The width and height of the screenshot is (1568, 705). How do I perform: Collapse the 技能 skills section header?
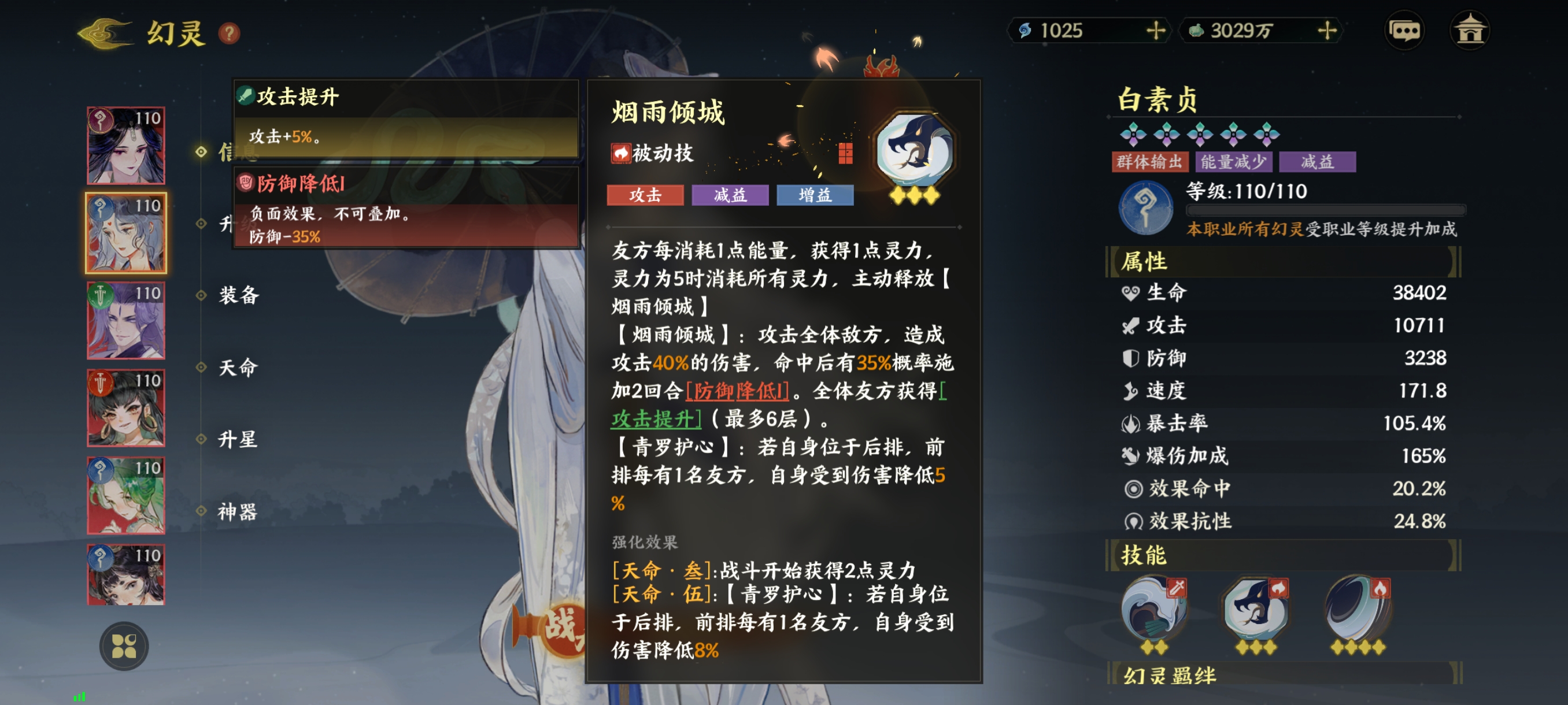pos(1144,555)
